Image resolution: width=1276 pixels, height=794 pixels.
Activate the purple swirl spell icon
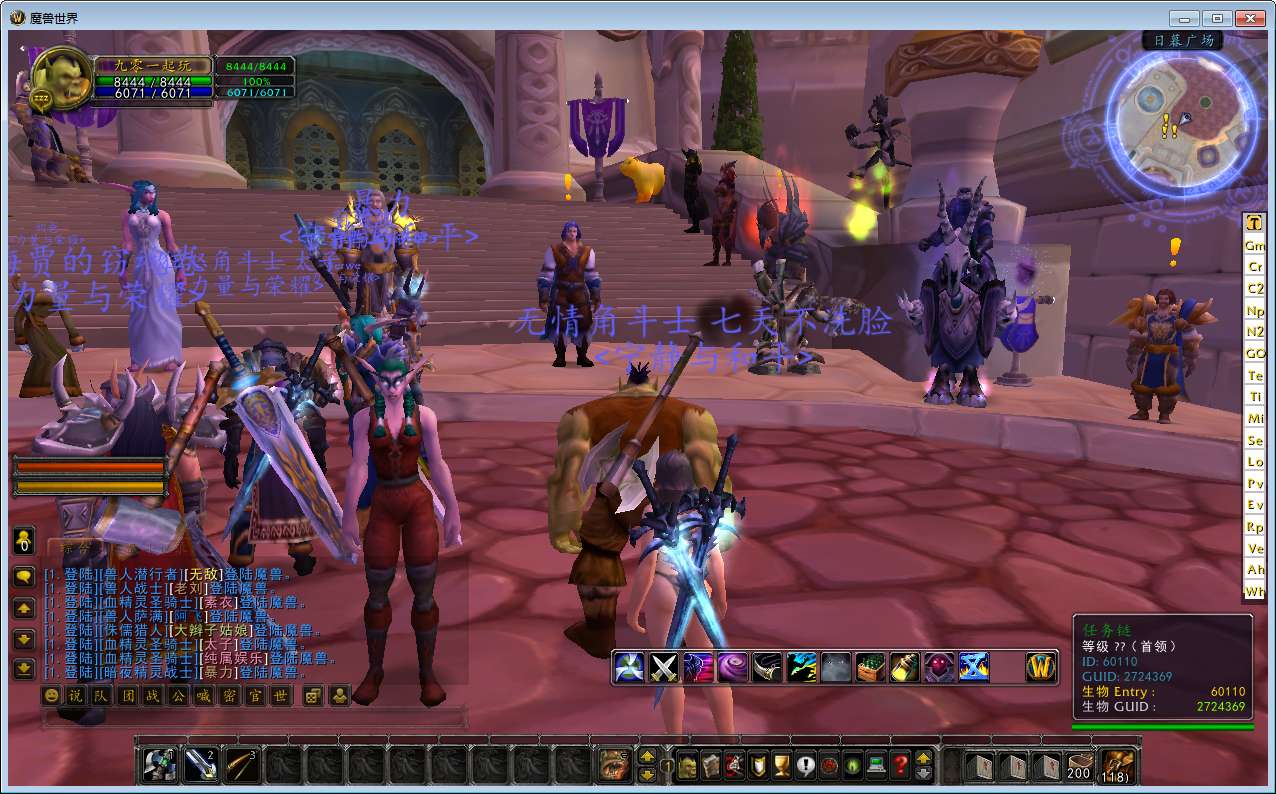(733, 667)
